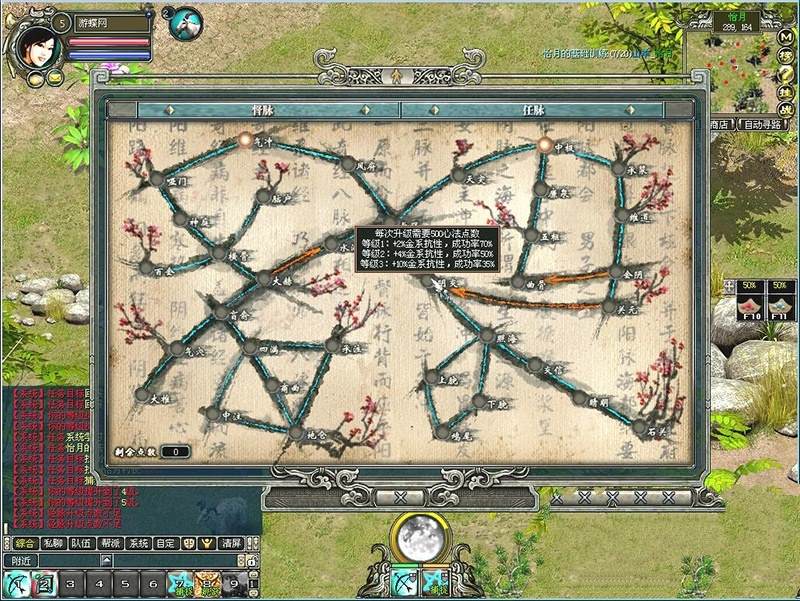This screenshot has width=800, height=601.
Task: Select the 天突 acupoint node
Action: coord(458,175)
